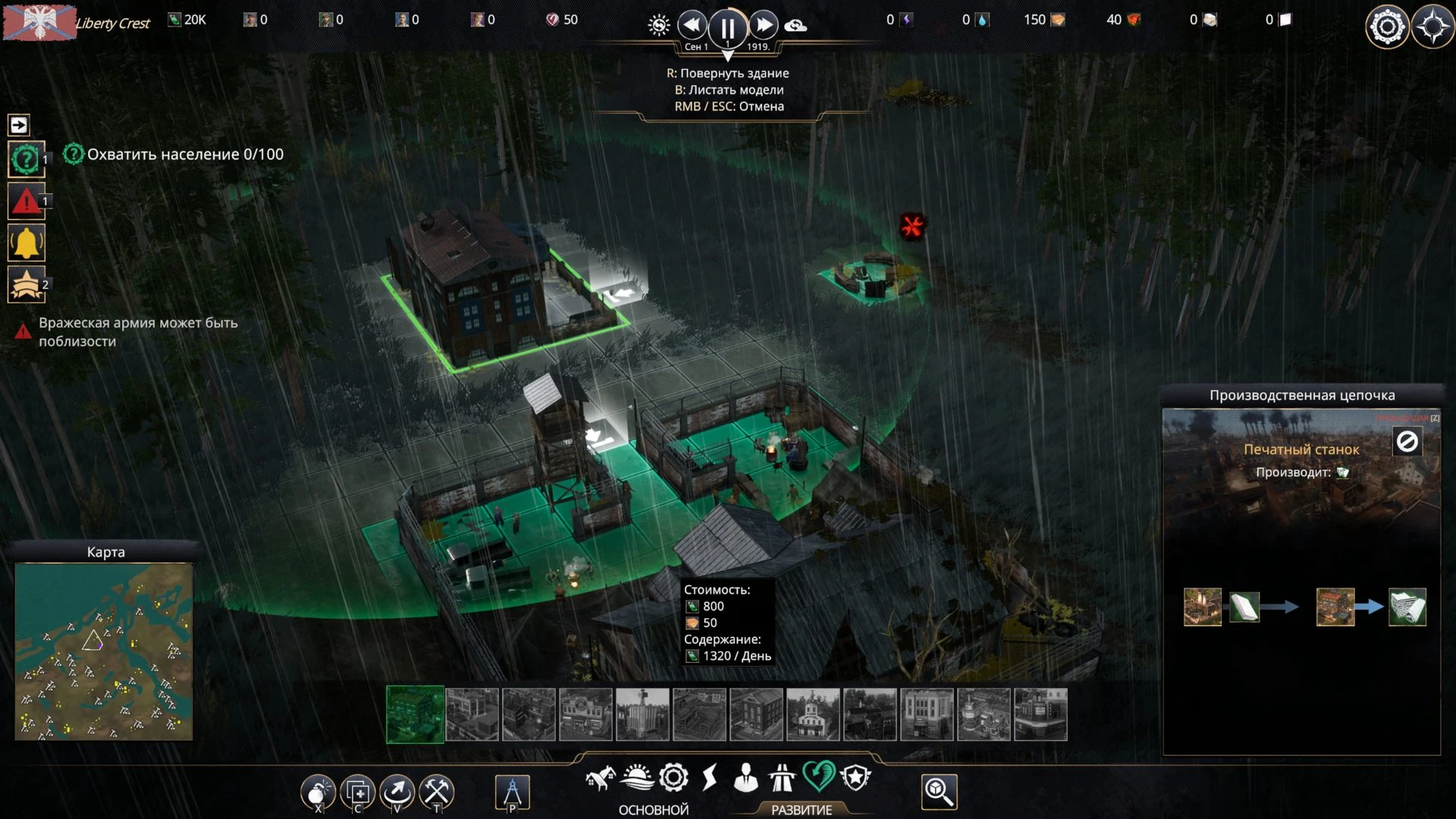Switch to the lightning bolt energy category
Image resolution: width=1456 pixels, height=819 pixels.
[x=710, y=778]
